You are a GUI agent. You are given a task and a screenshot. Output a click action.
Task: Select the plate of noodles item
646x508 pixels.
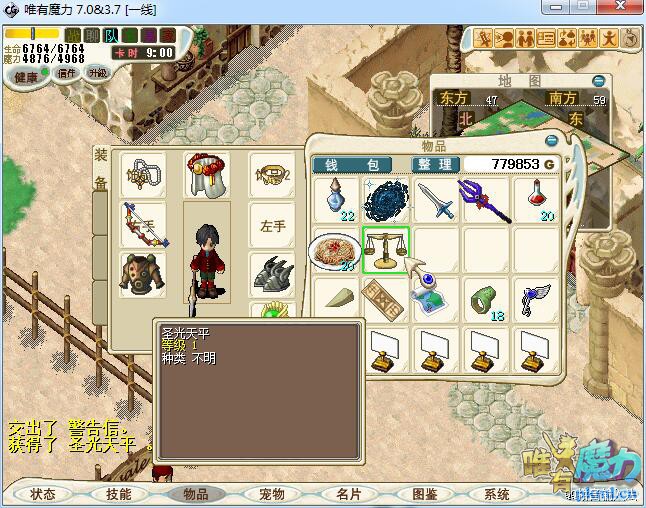click(335, 250)
